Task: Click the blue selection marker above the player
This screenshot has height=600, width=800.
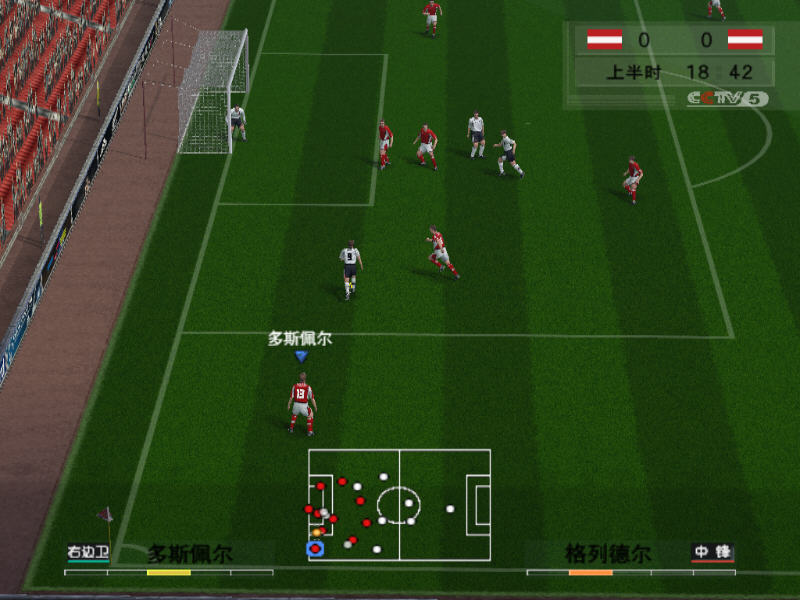Action: click(x=300, y=356)
